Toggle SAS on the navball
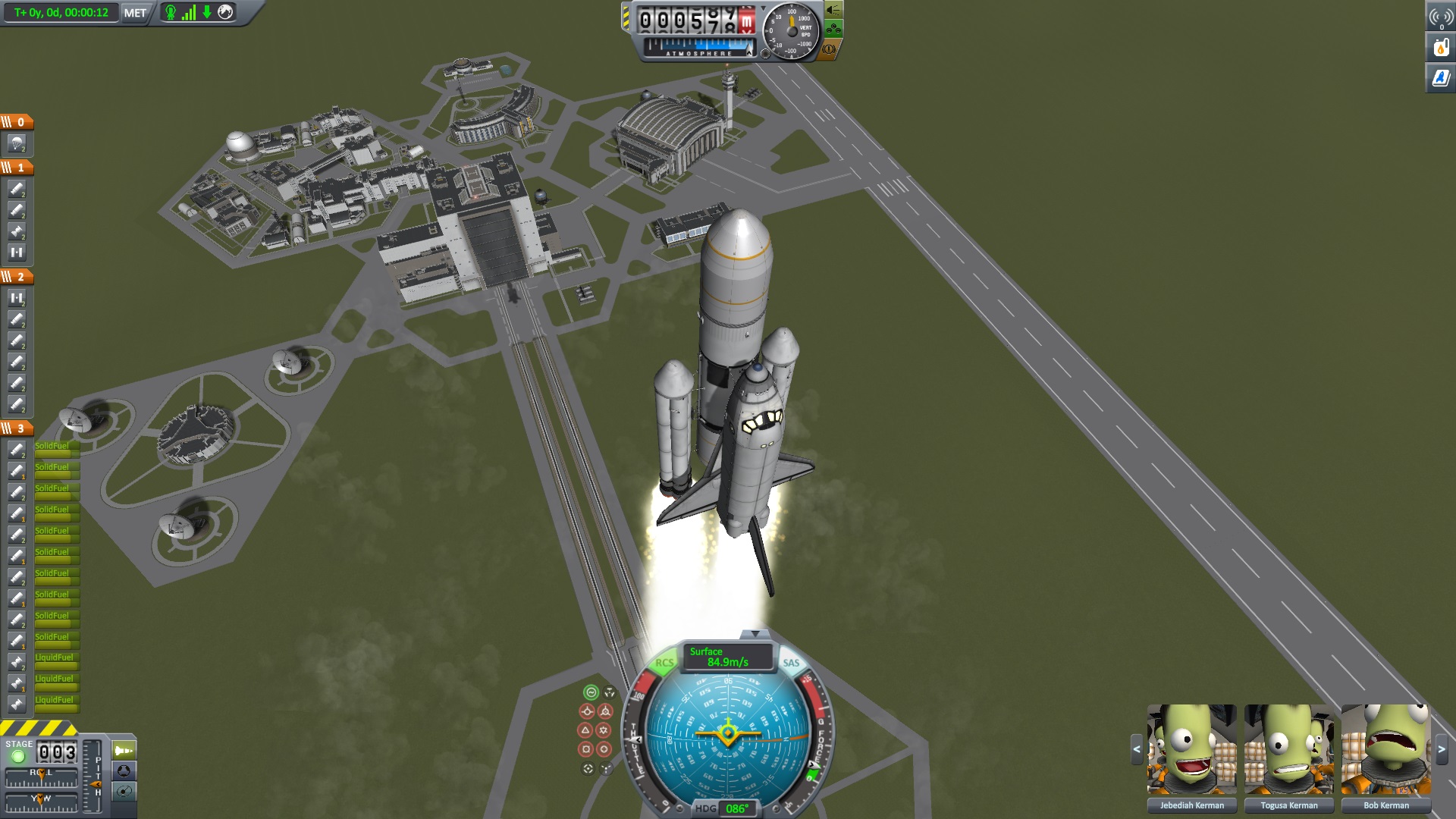1456x819 pixels. (791, 663)
